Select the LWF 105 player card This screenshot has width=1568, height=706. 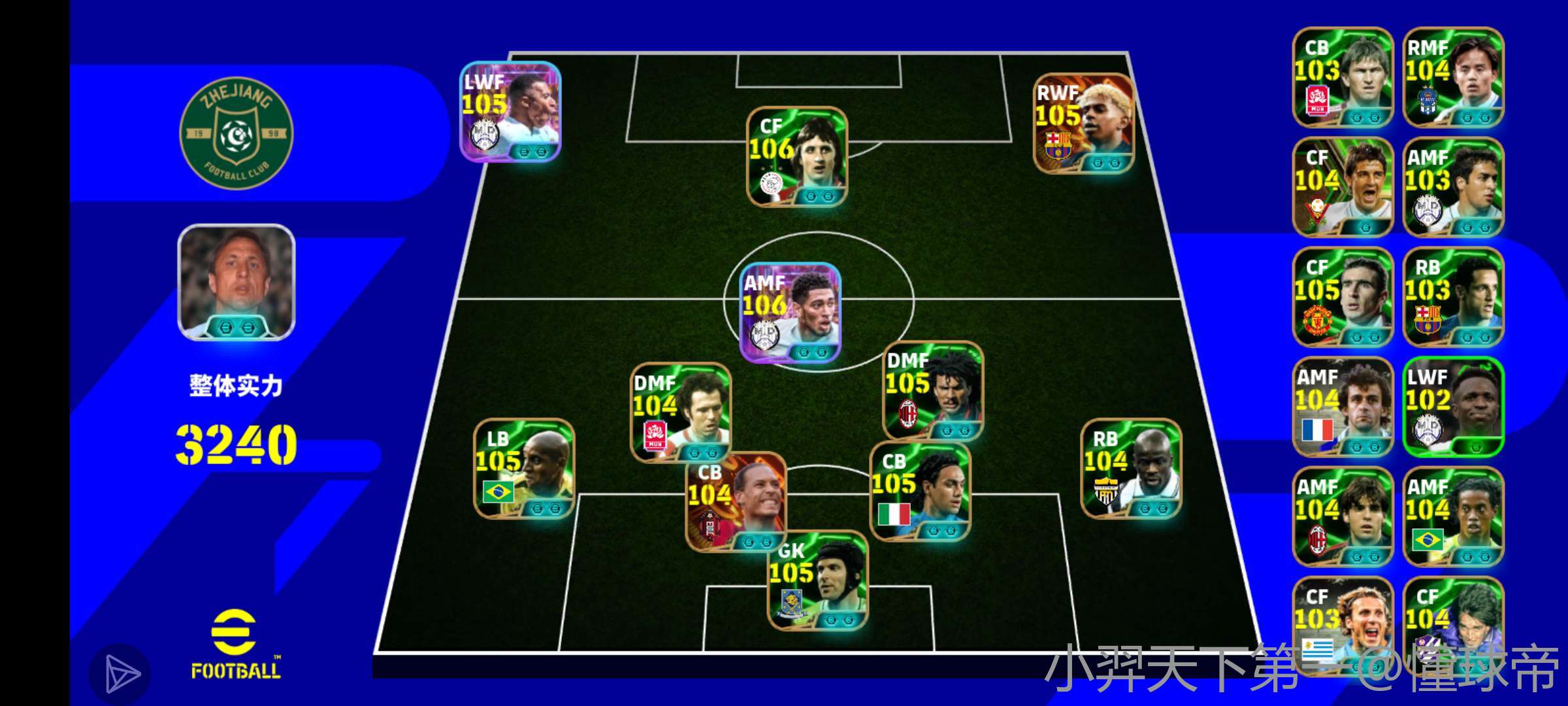510,112
